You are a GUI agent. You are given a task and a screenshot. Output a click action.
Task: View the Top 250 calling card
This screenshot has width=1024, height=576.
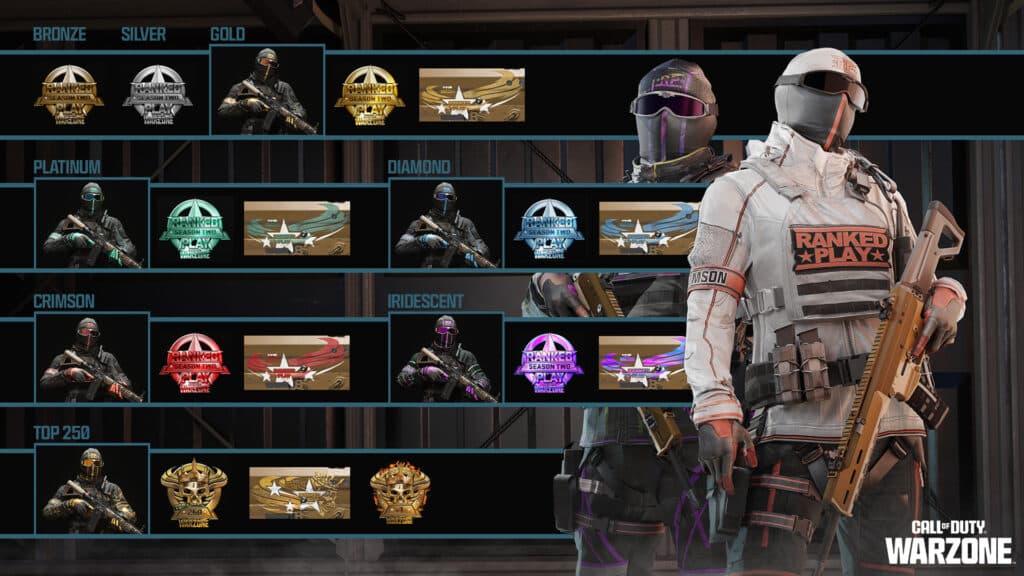click(299, 493)
